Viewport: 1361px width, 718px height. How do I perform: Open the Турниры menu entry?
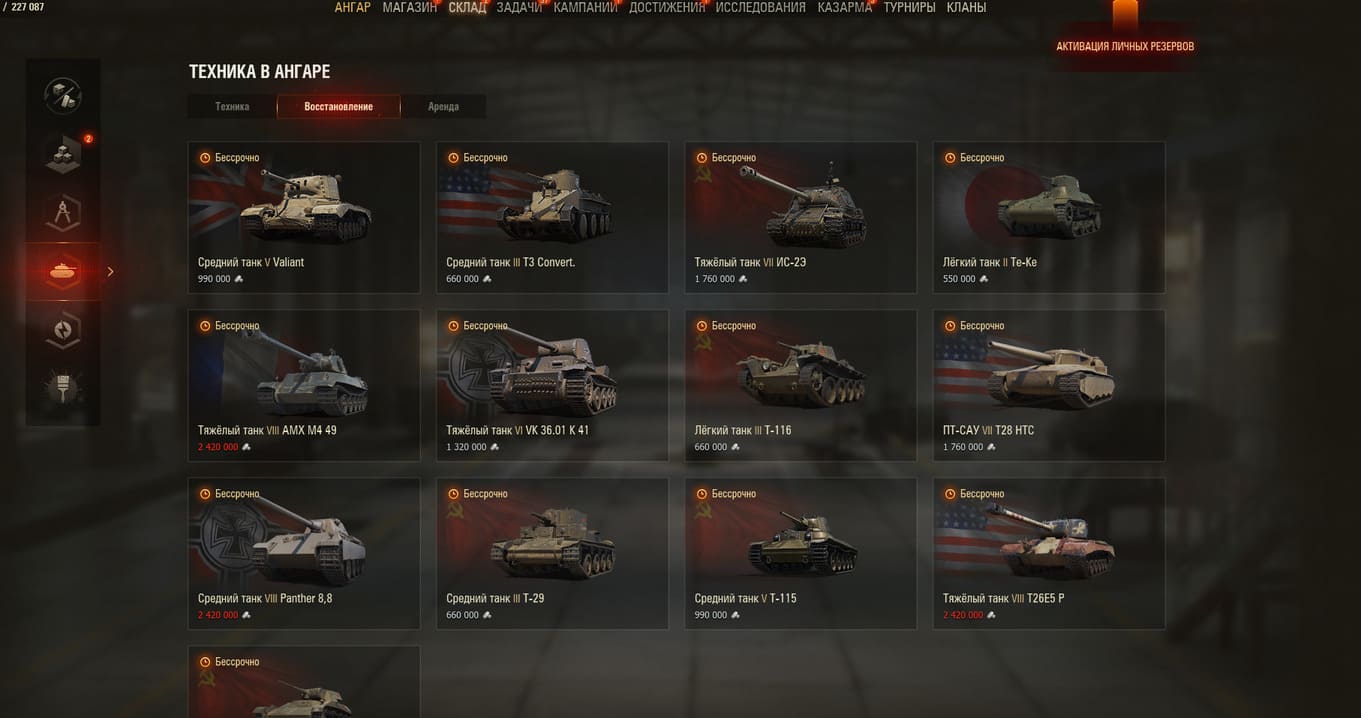click(909, 8)
